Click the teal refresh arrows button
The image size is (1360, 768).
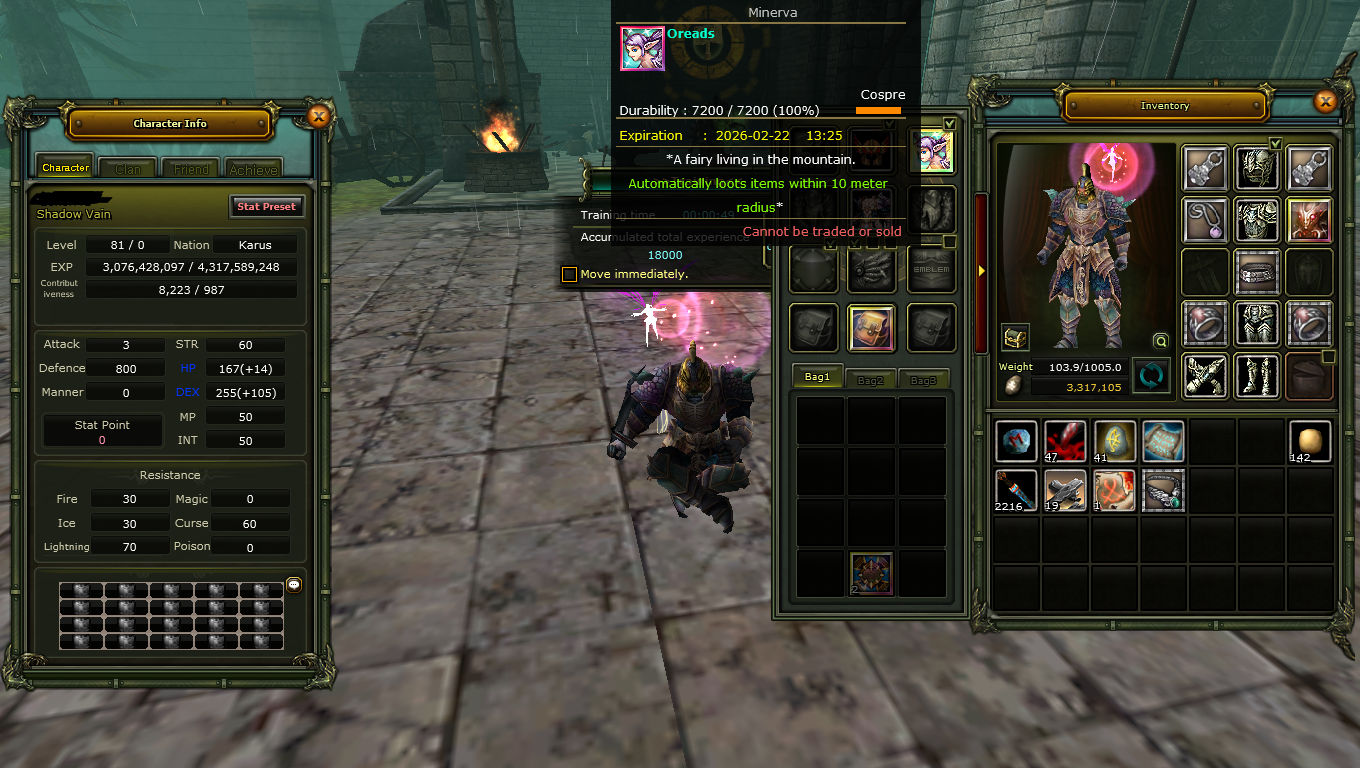point(1151,376)
